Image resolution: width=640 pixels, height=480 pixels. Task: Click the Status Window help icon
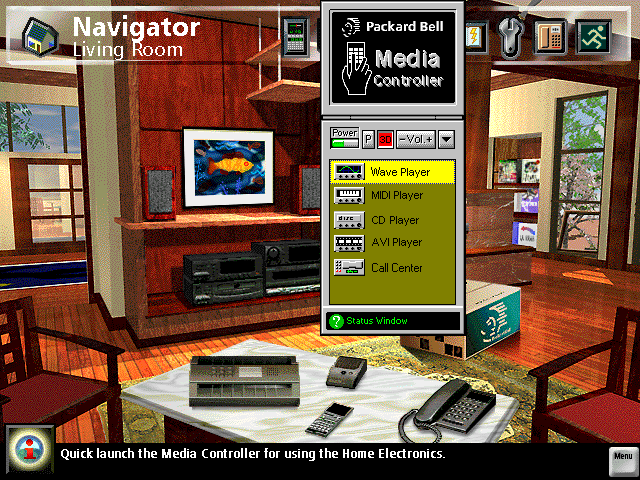(x=336, y=321)
